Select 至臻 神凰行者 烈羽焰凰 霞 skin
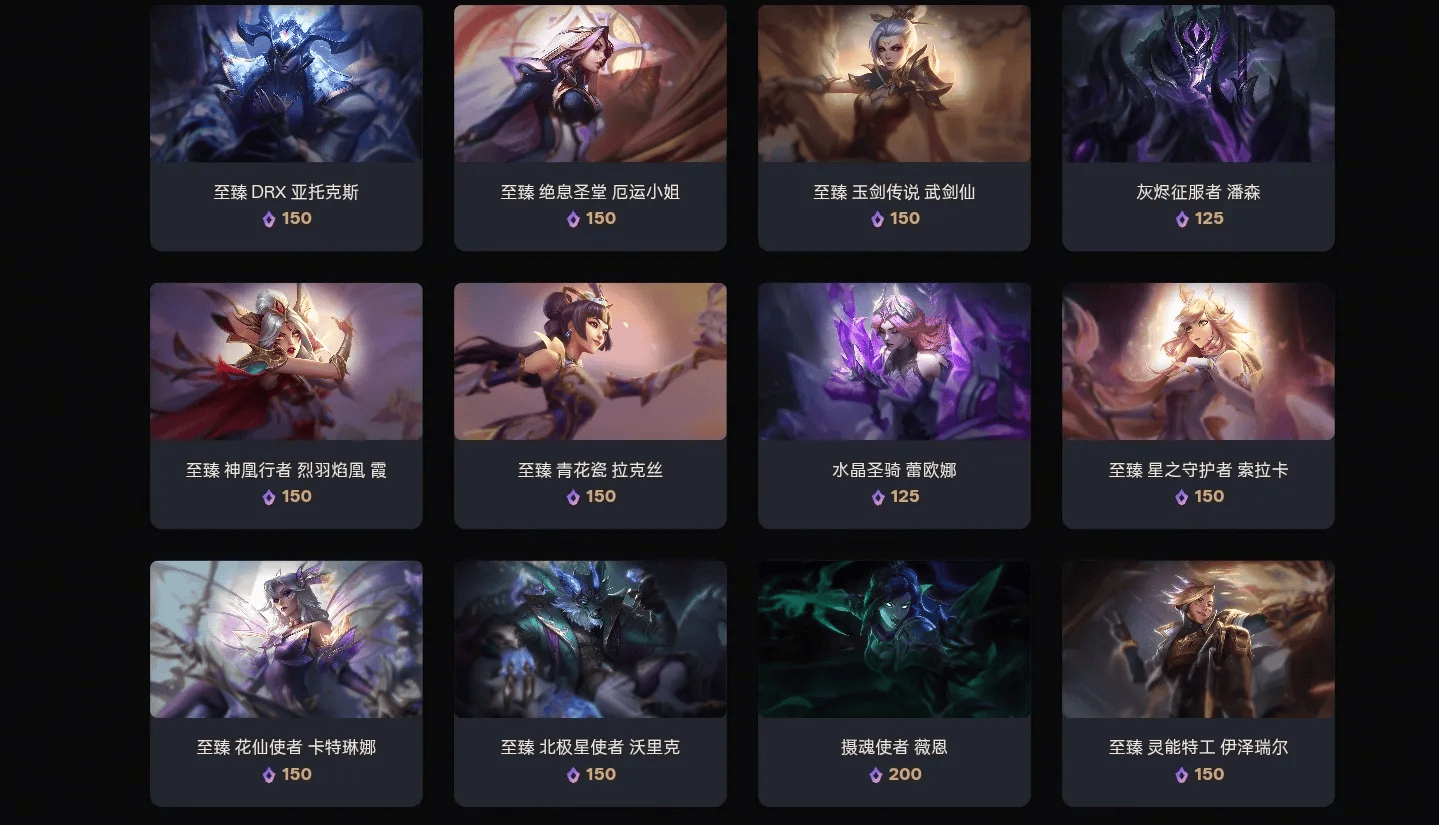Image resolution: width=1439 pixels, height=825 pixels. coord(286,405)
